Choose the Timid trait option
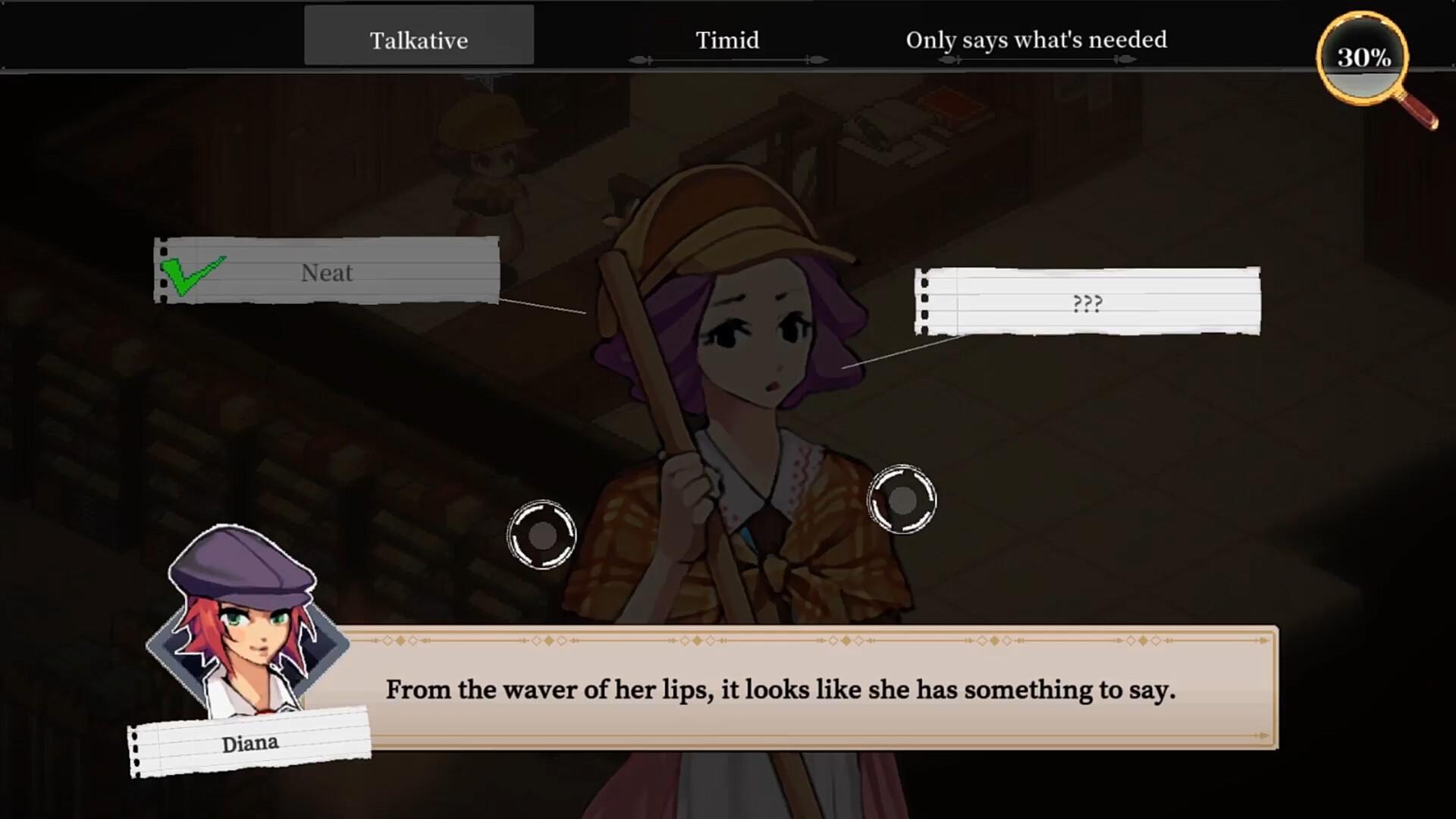This screenshot has height=819, width=1456. point(727,40)
